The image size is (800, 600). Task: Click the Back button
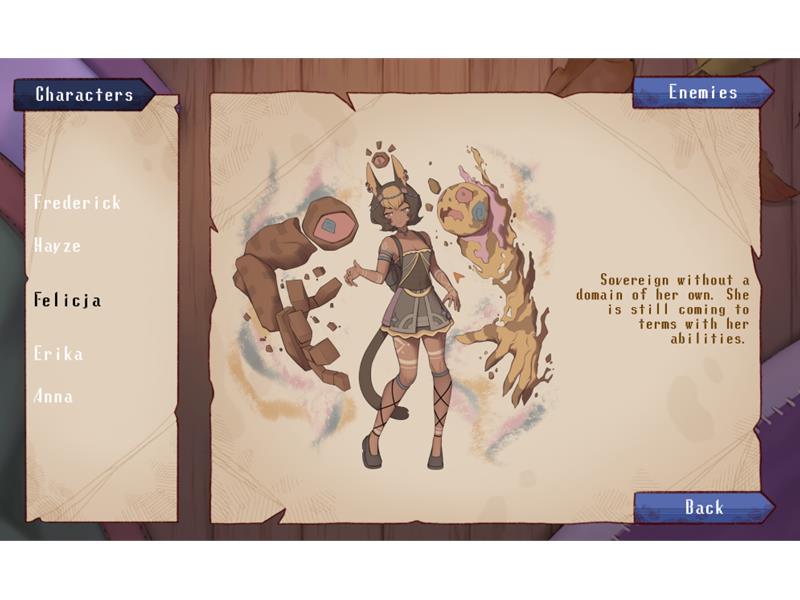click(704, 507)
